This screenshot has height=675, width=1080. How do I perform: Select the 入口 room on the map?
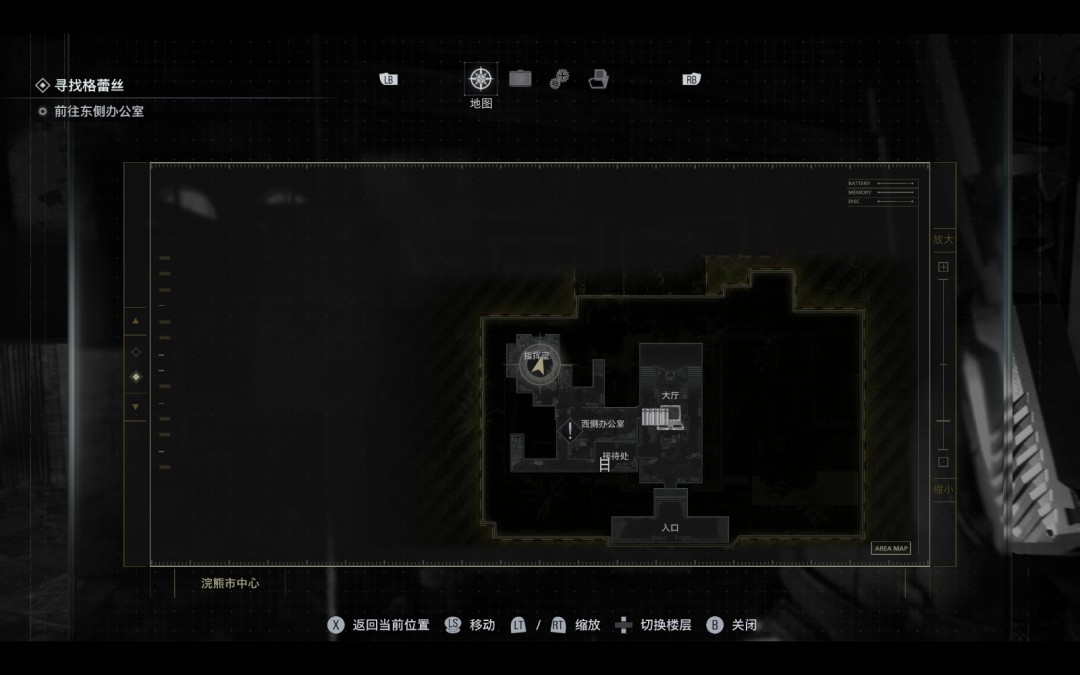pos(670,526)
